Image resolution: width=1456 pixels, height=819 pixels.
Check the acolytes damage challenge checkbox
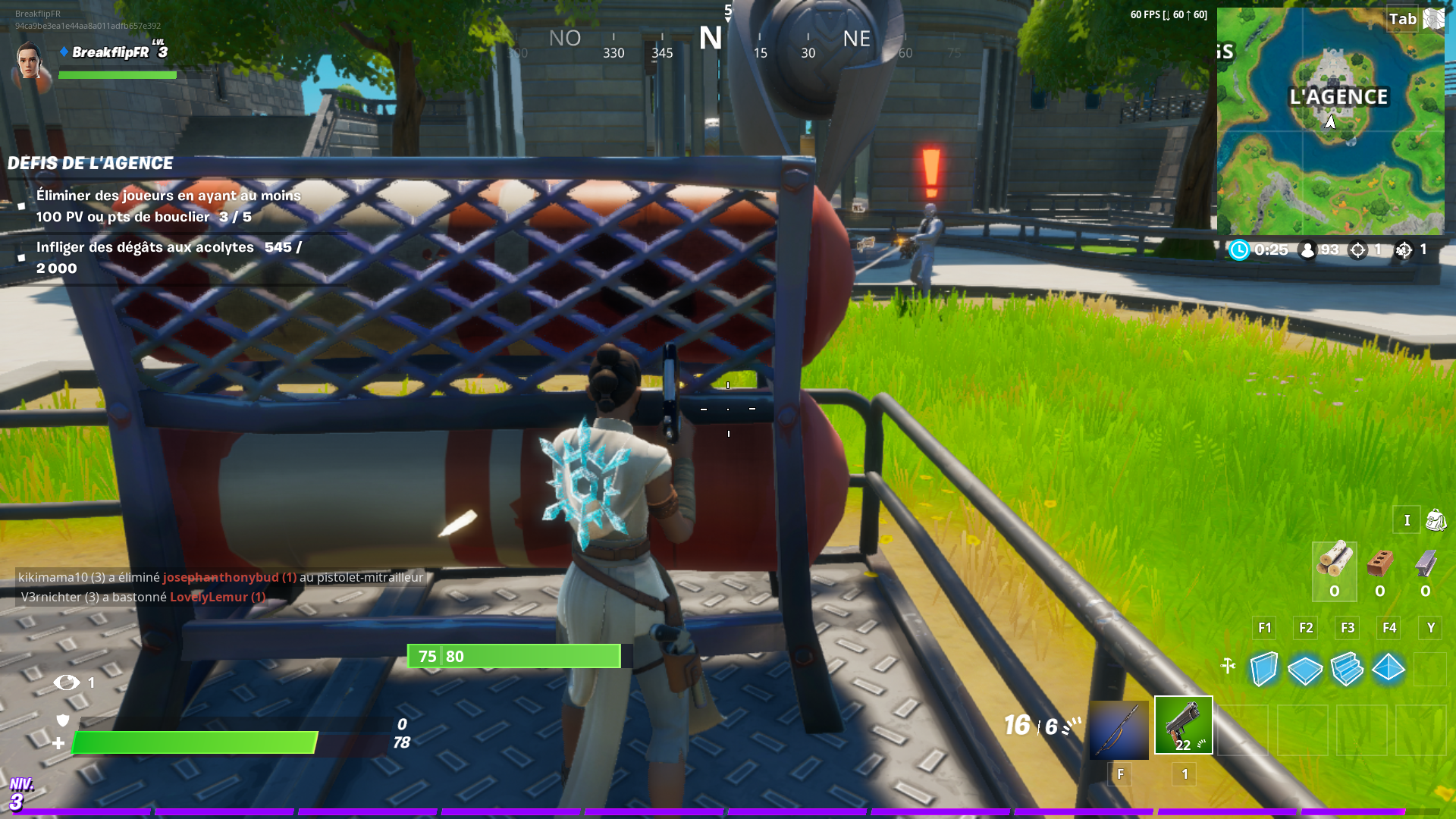pyautogui.click(x=23, y=257)
